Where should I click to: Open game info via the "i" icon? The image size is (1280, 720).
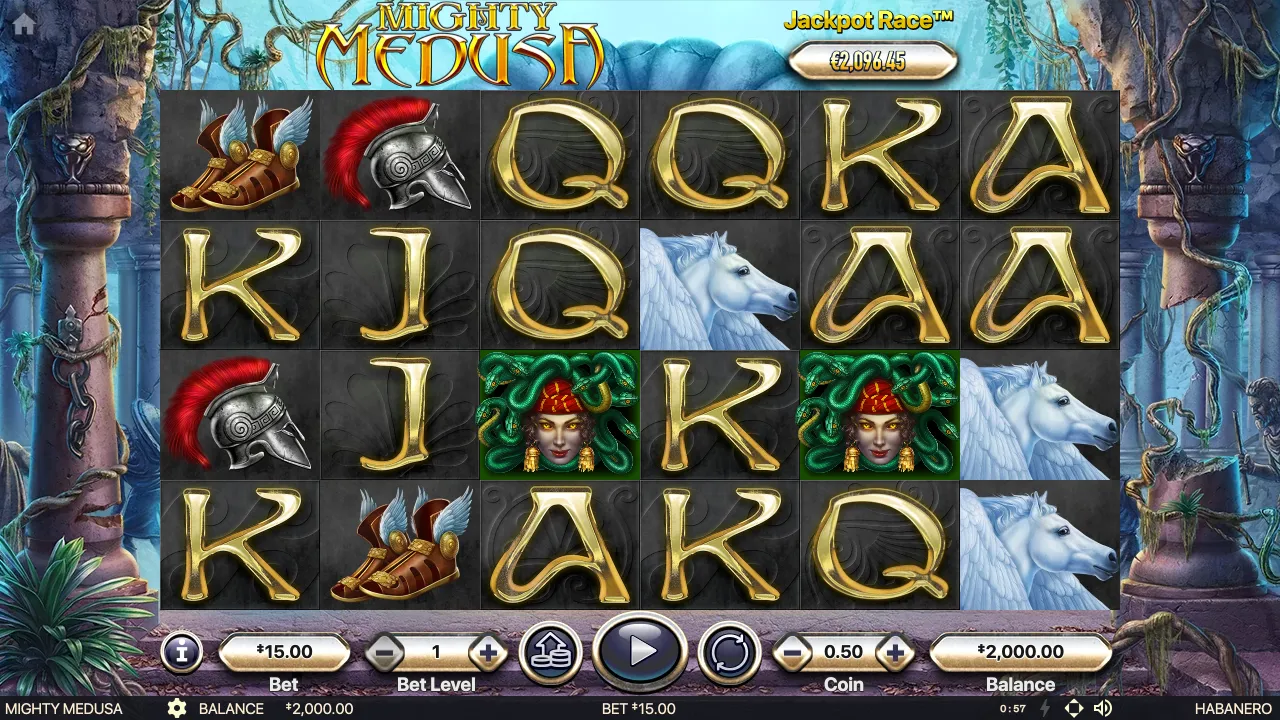(181, 652)
